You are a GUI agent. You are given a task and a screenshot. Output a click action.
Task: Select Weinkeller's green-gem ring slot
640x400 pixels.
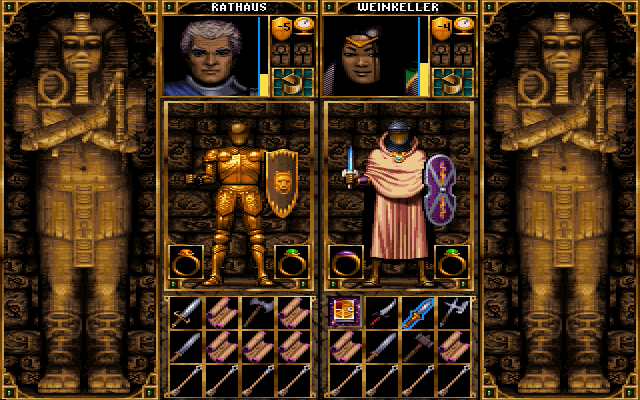click(x=452, y=262)
